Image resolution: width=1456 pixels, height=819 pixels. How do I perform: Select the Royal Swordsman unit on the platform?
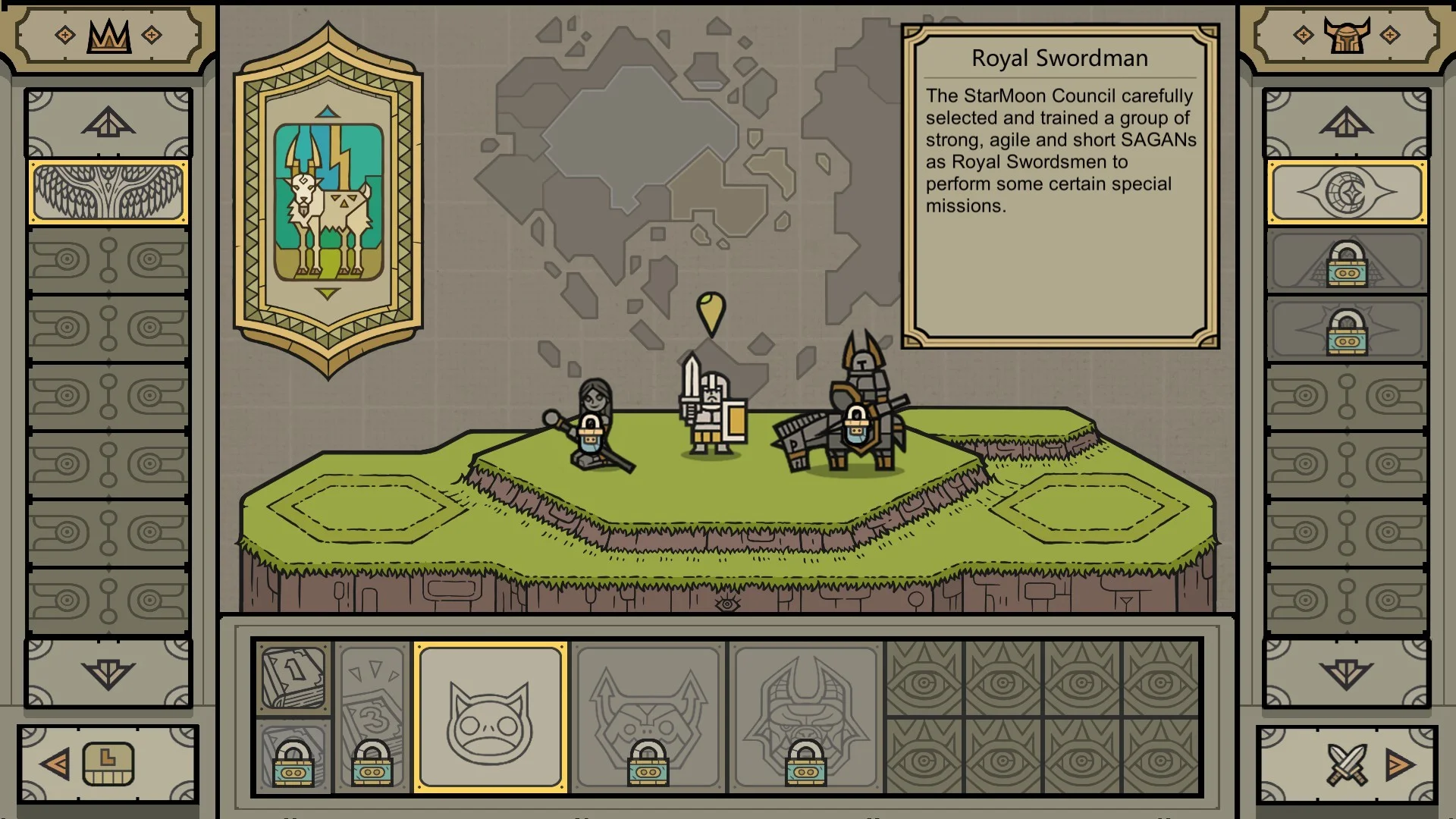point(711,409)
